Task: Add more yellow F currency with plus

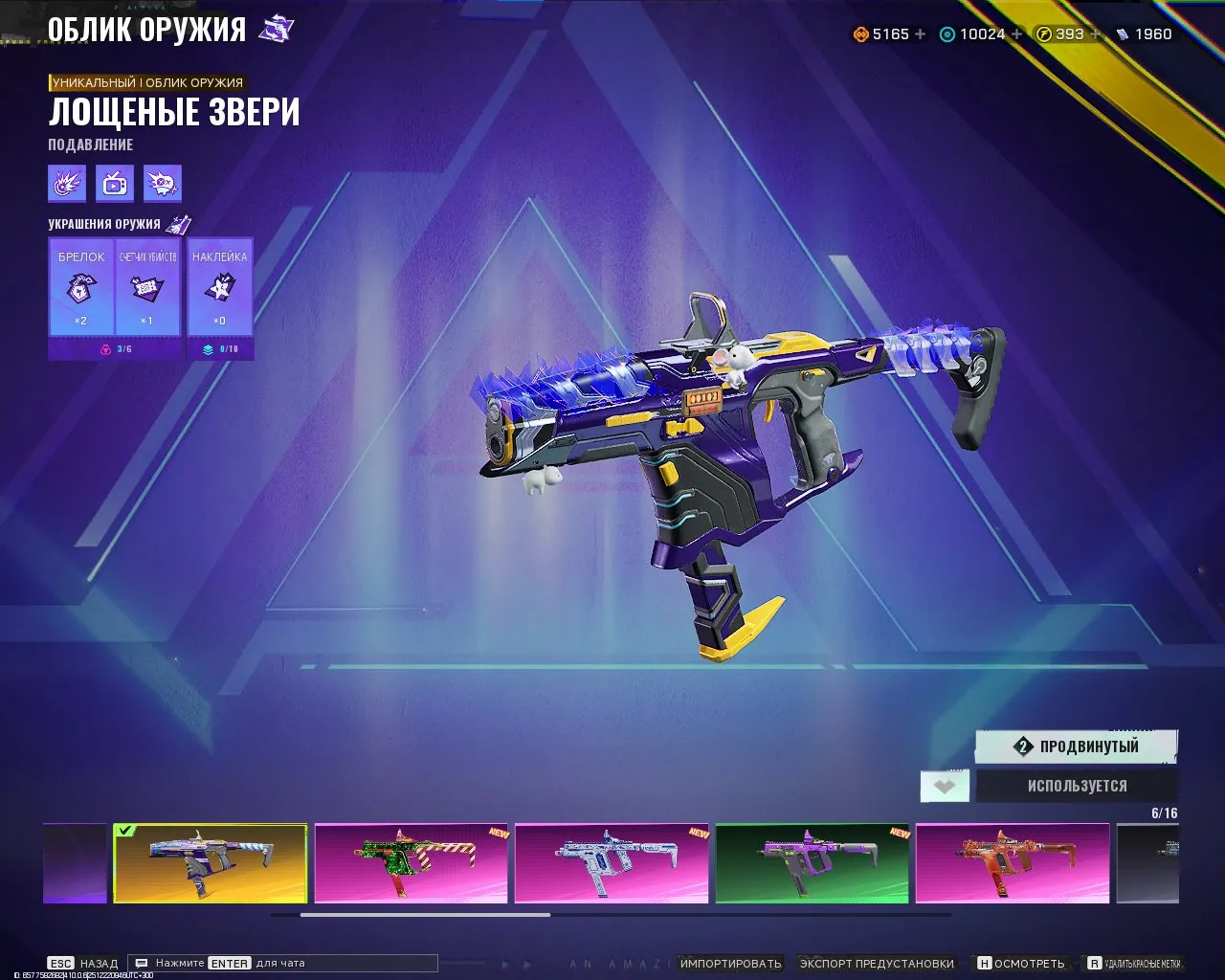Action: pyautogui.click(x=1096, y=34)
